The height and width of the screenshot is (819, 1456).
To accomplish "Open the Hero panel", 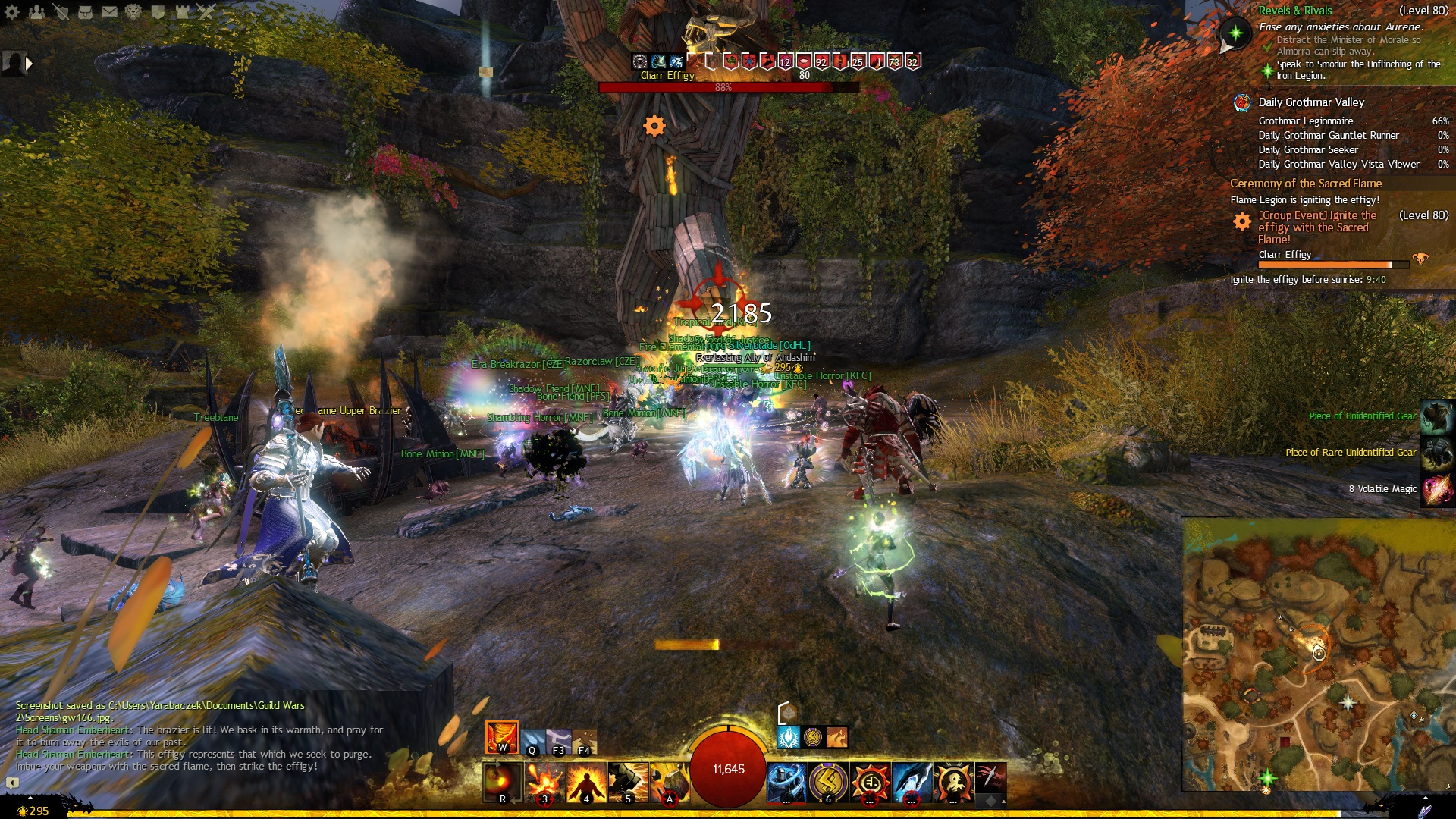I will (61, 11).
